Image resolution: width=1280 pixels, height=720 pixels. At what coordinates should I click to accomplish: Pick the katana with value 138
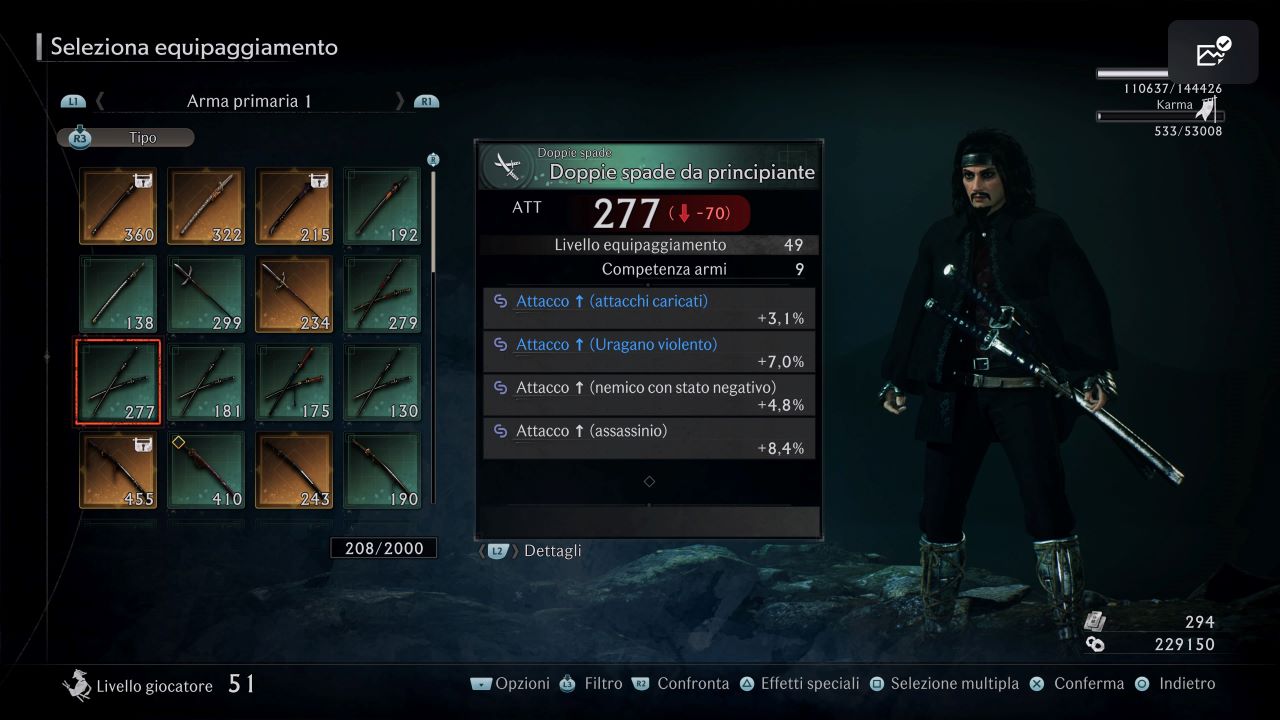pyautogui.click(x=117, y=293)
